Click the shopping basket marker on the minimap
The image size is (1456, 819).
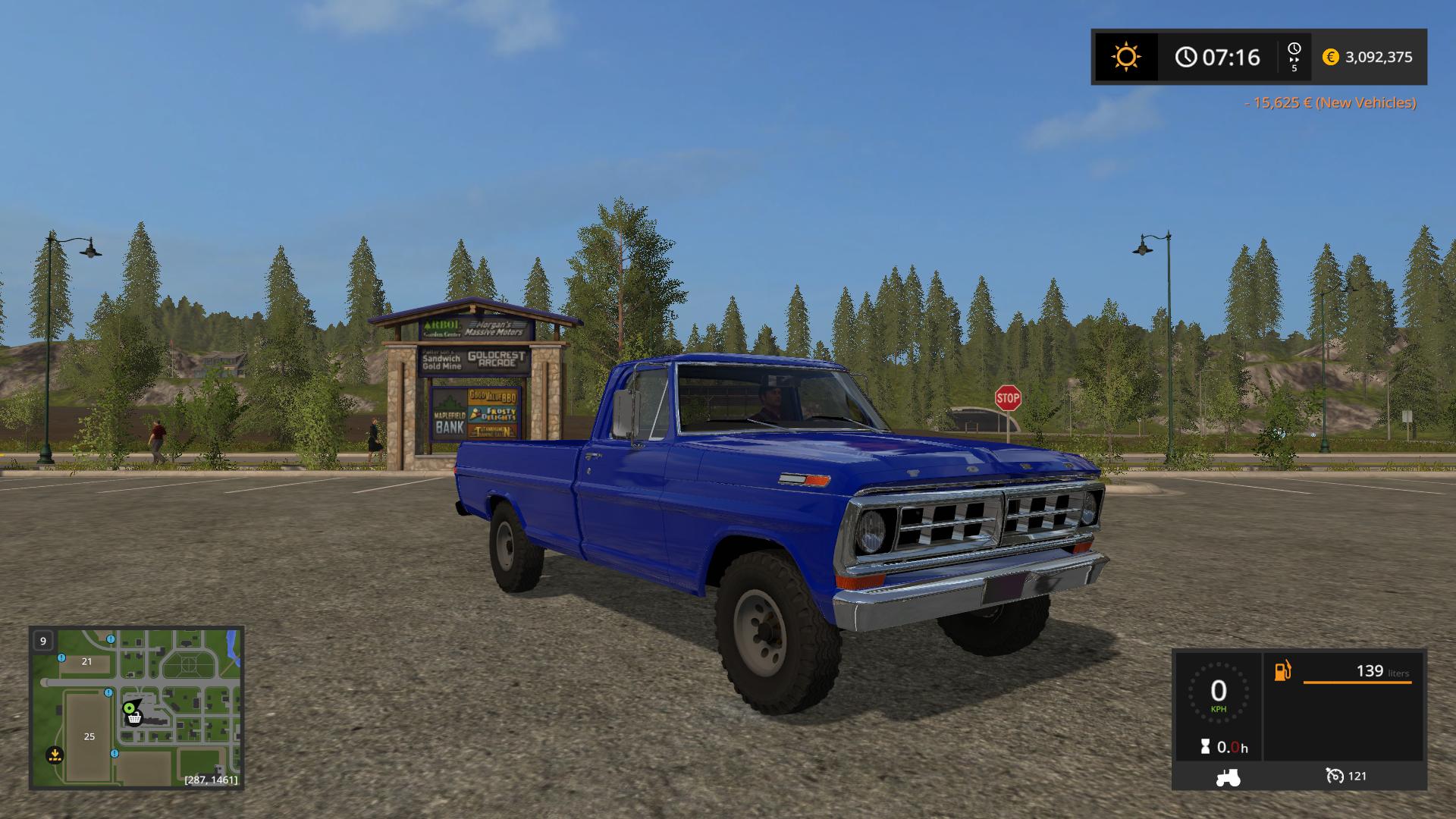(x=135, y=718)
